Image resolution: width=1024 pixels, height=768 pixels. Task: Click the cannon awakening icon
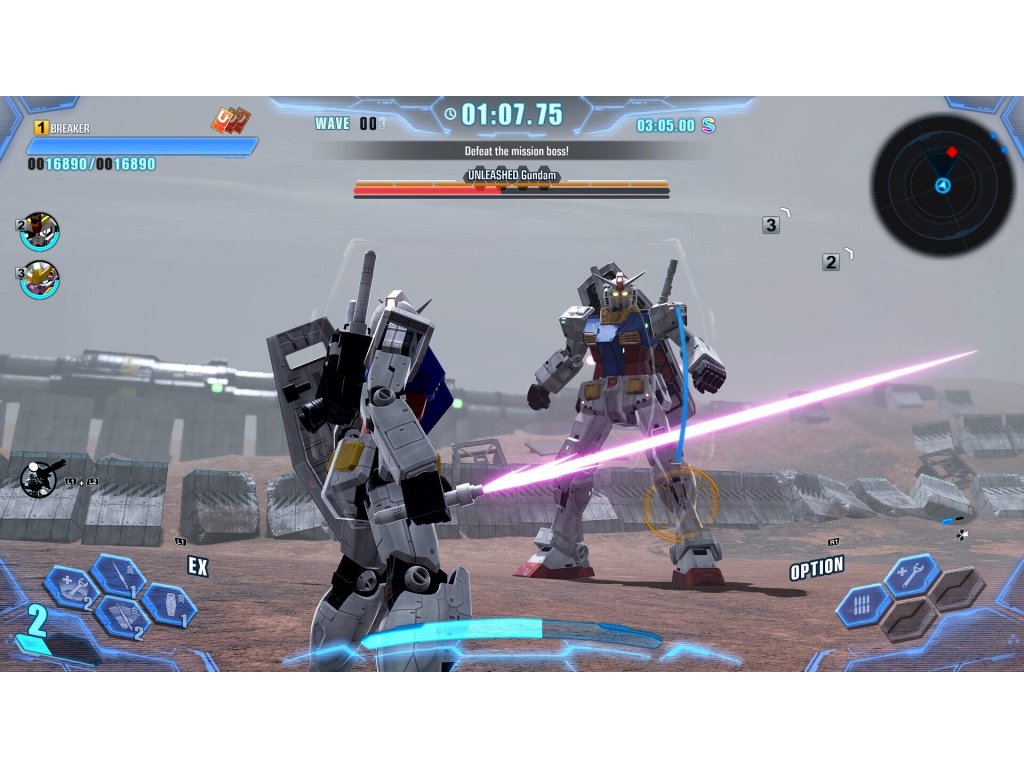42,478
